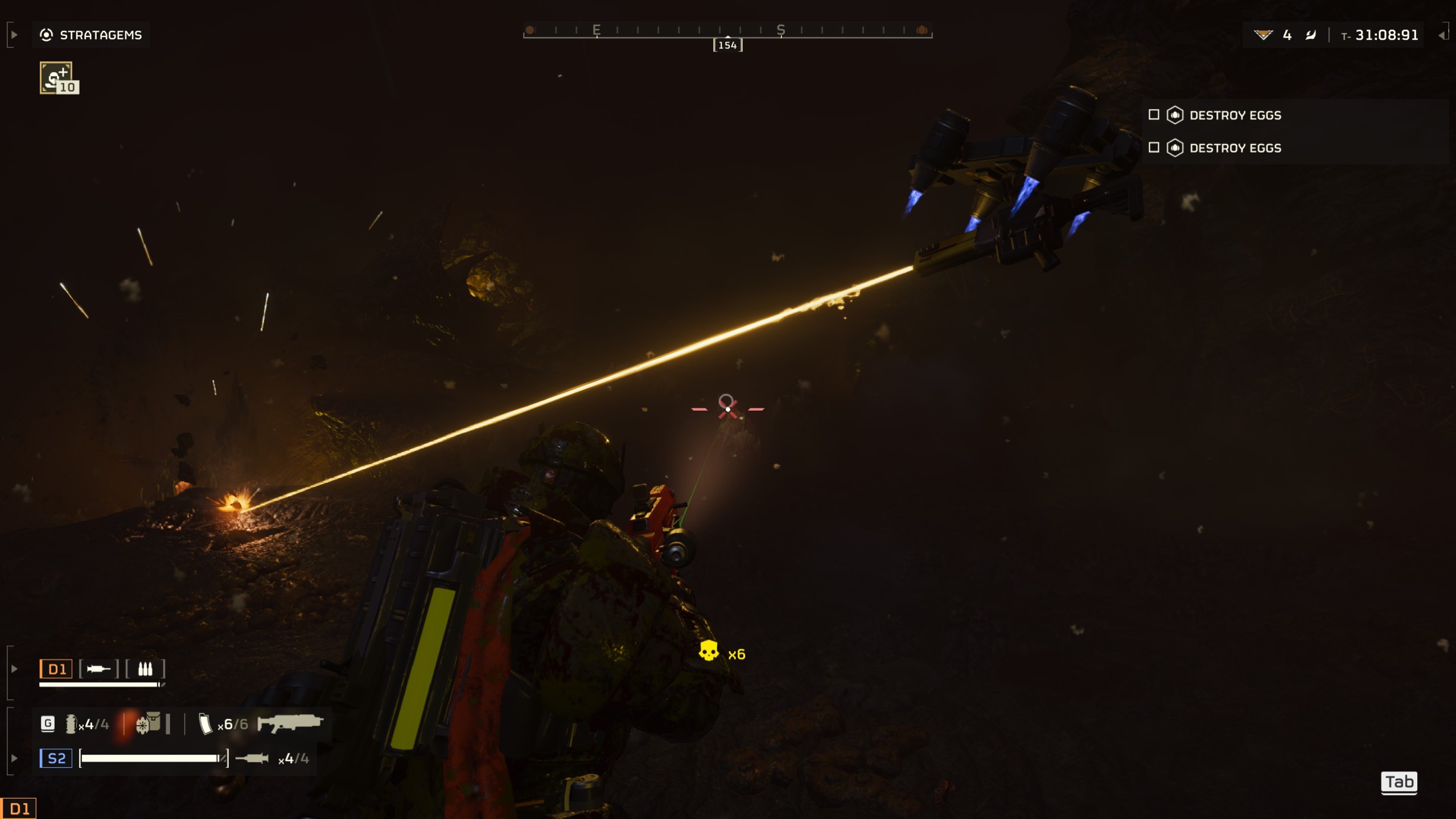Click the reinforcement arrow icon by the timer
Screen dimensions: 1456x819
1311,35
